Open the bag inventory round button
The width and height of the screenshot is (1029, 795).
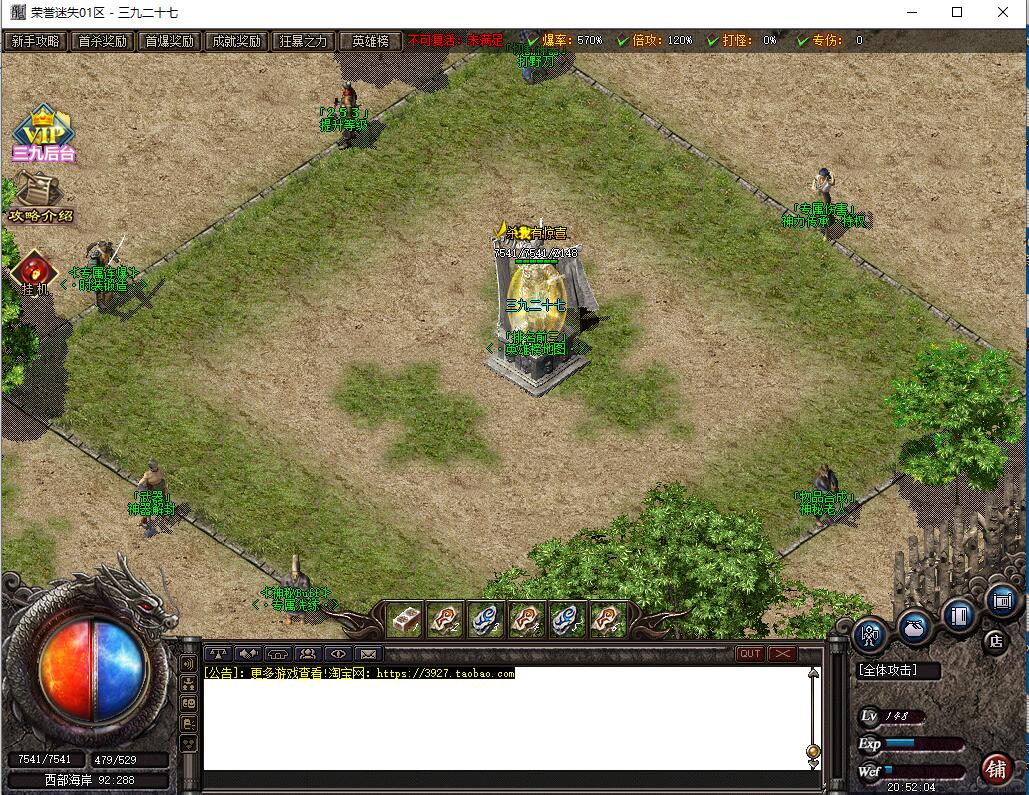click(914, 627)
